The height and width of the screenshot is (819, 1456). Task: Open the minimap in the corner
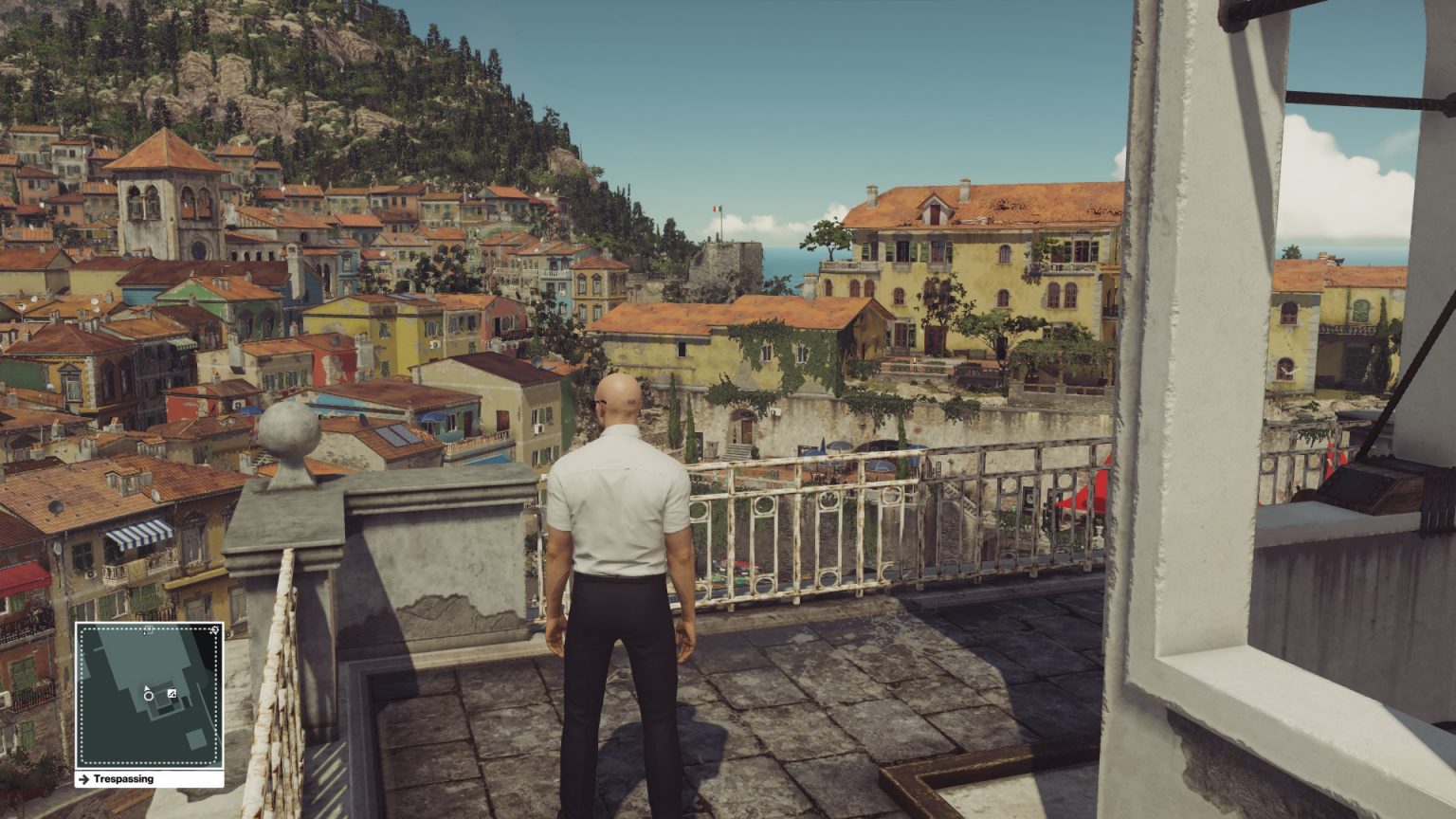pos(150,696)
